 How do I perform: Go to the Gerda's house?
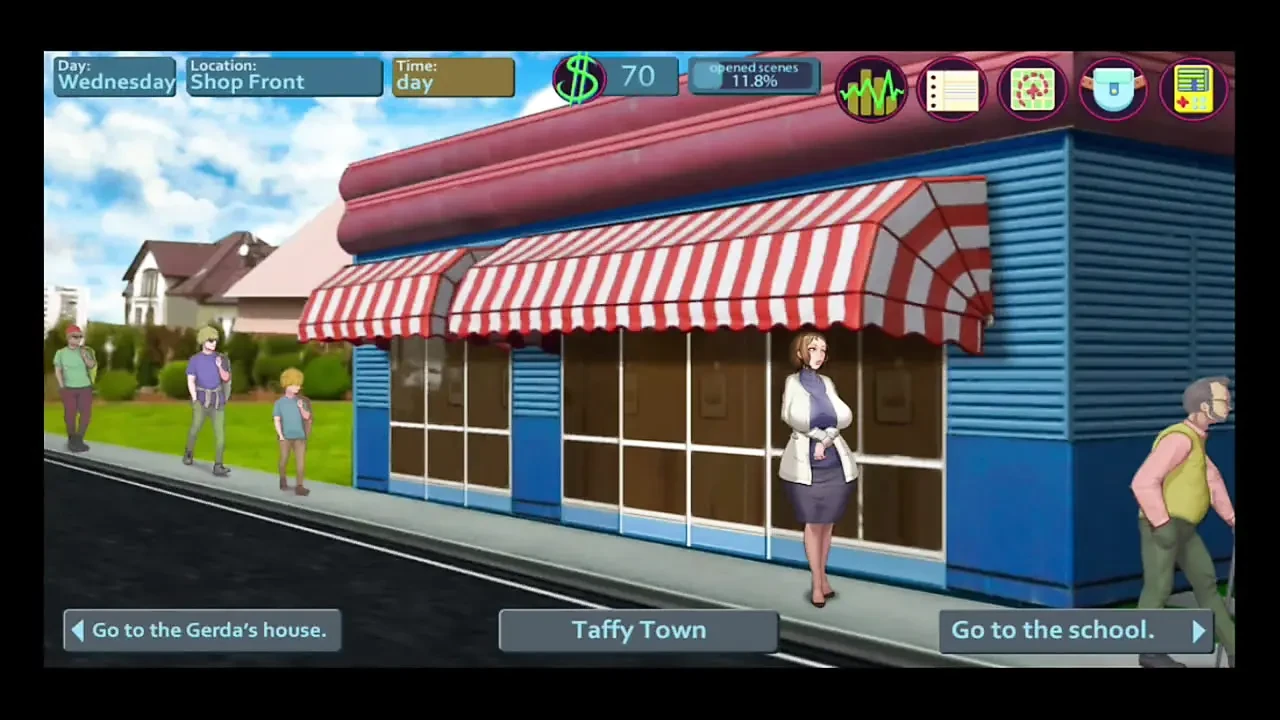tap(202, 630)
